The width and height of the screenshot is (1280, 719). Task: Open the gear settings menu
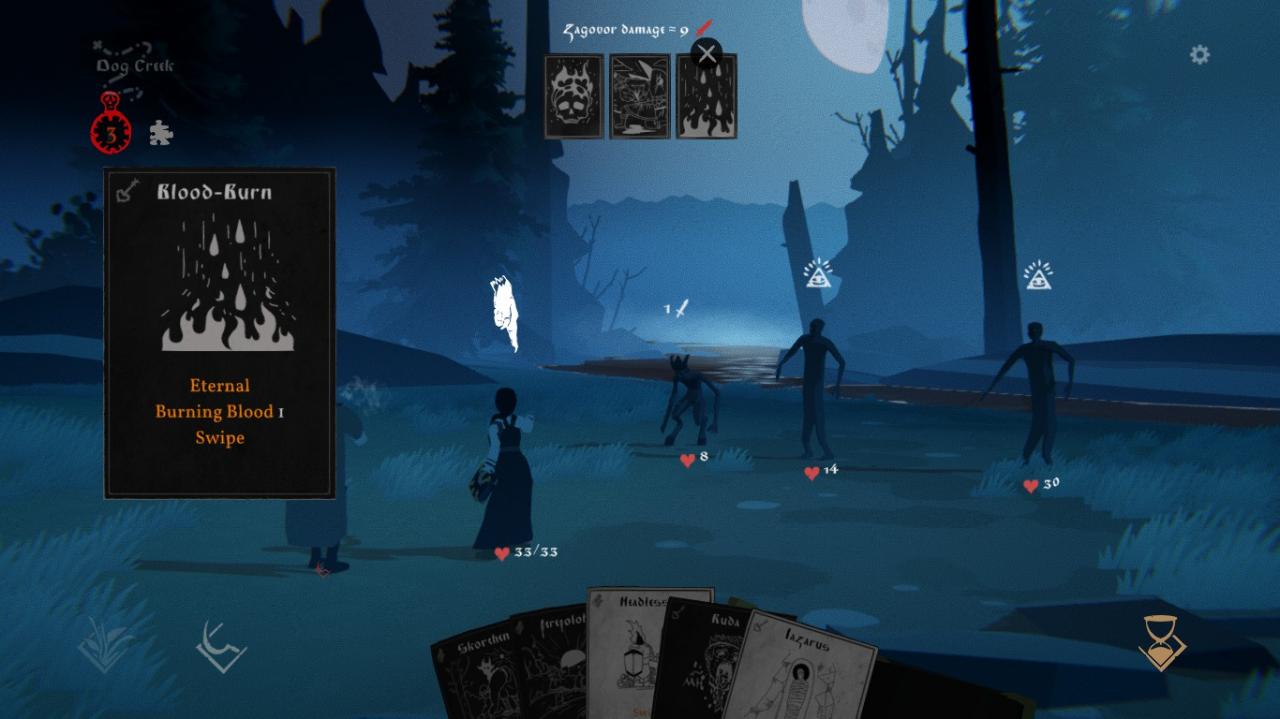[x=1199, y=55]
